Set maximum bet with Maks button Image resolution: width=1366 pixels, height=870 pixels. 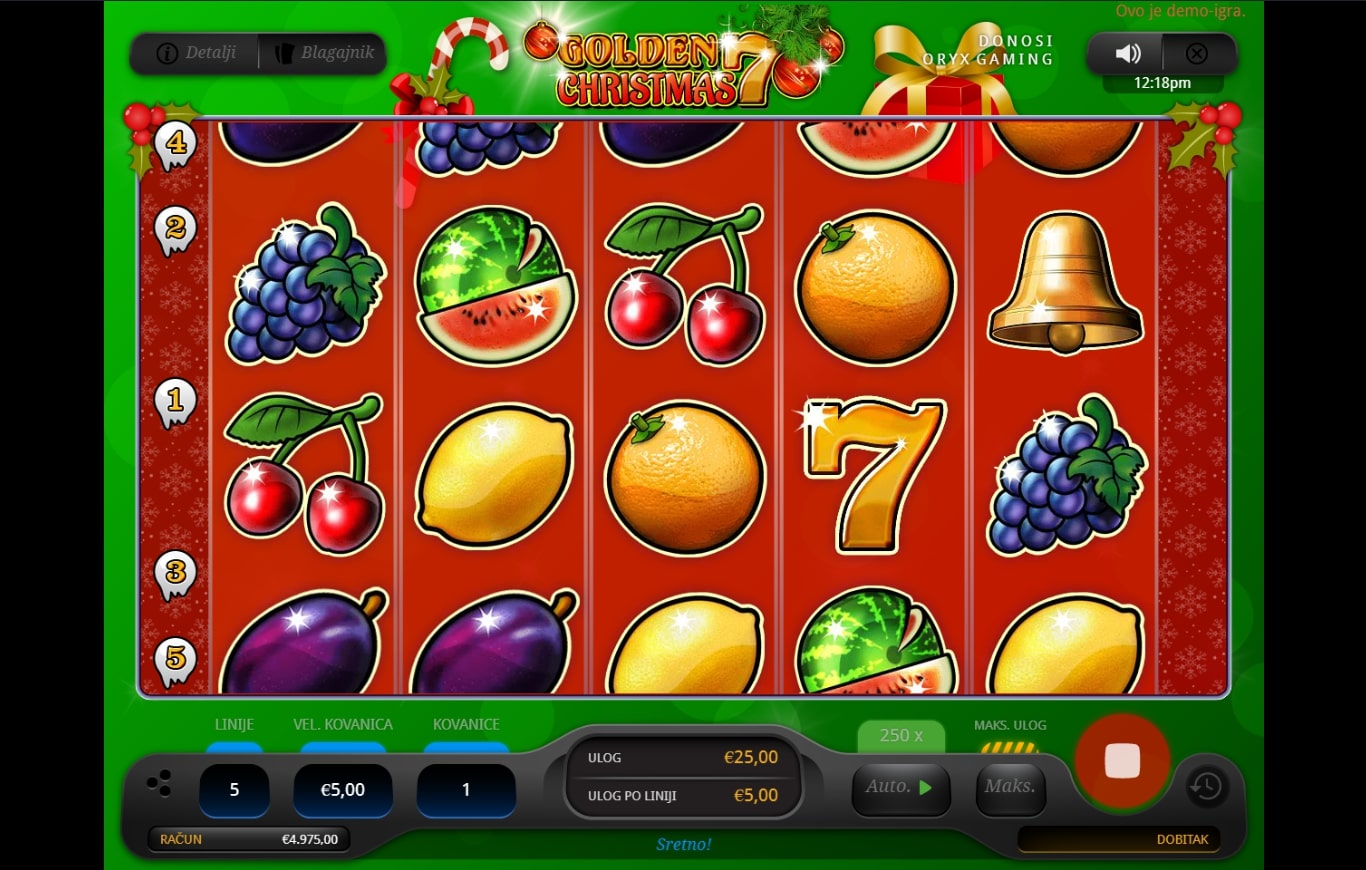pos(1010,787)
